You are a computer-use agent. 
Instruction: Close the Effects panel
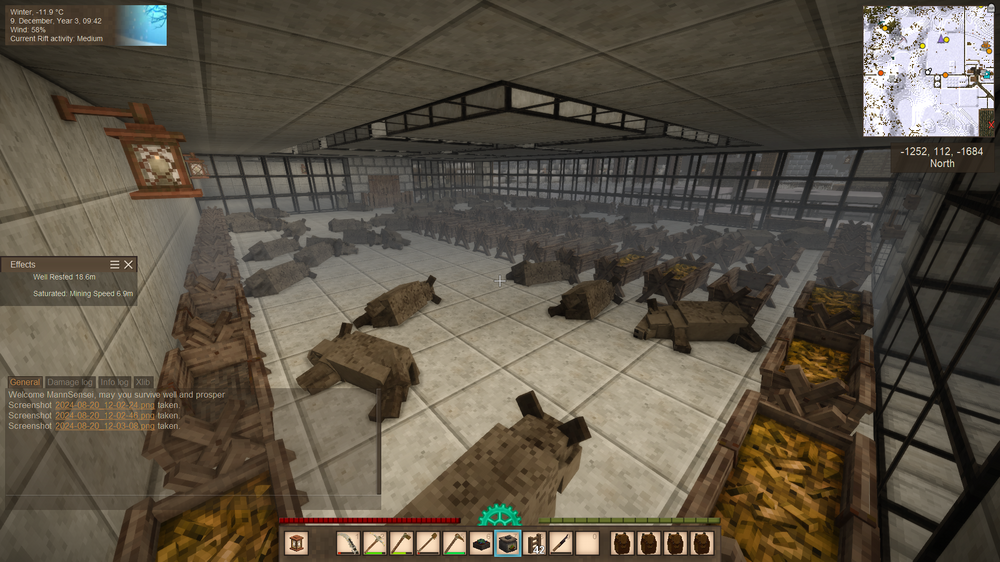[128, 264]
